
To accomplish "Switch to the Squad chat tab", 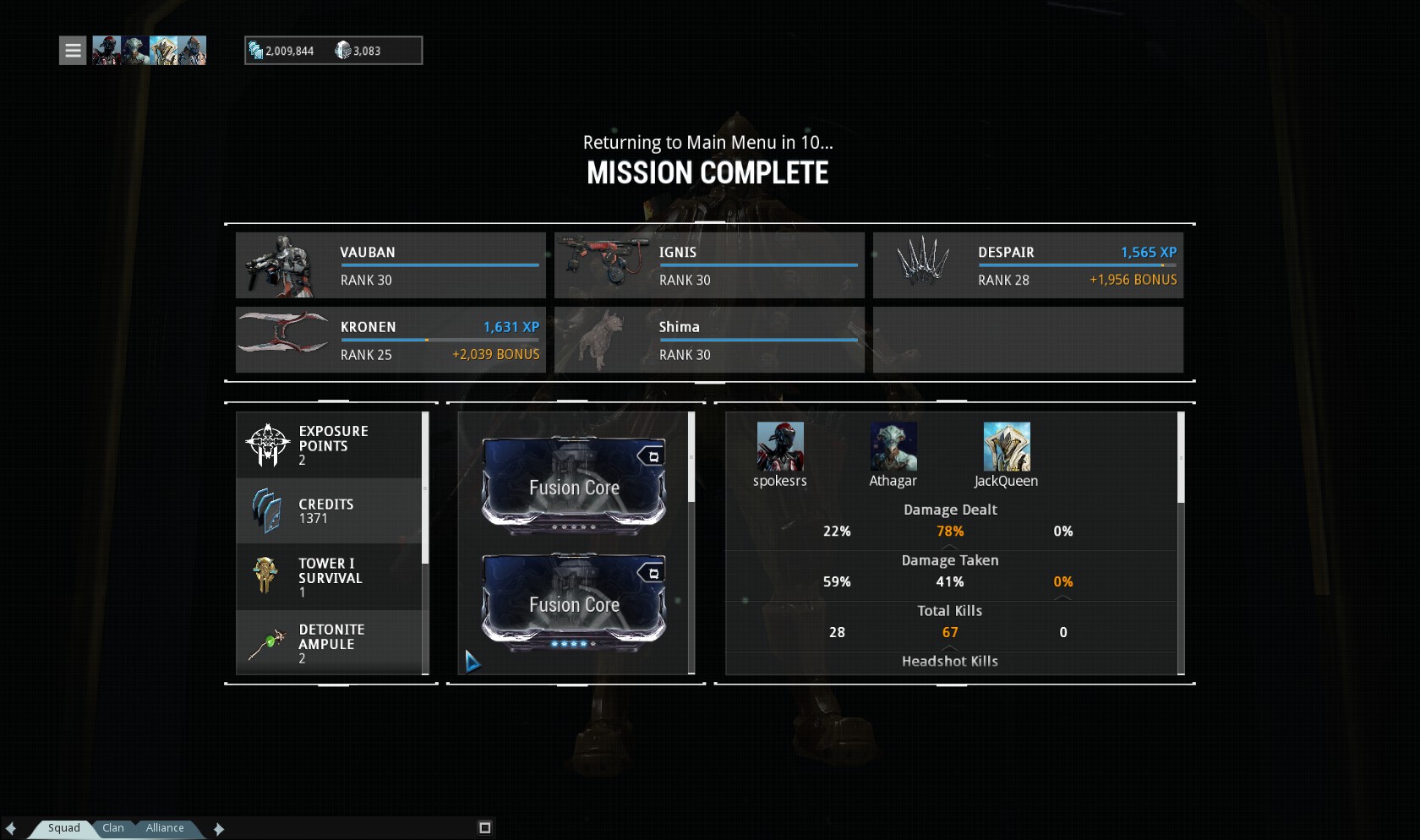I will (63, 828).
